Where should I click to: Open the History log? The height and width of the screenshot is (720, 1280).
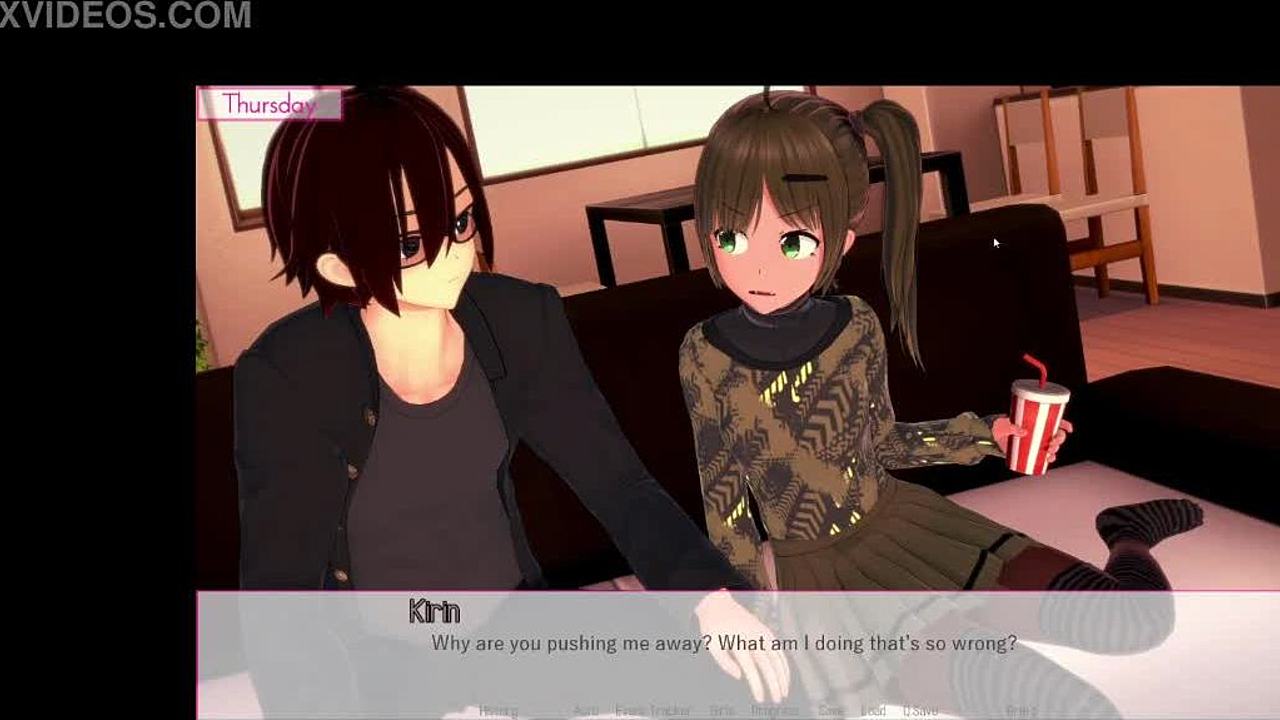[498, 711]
